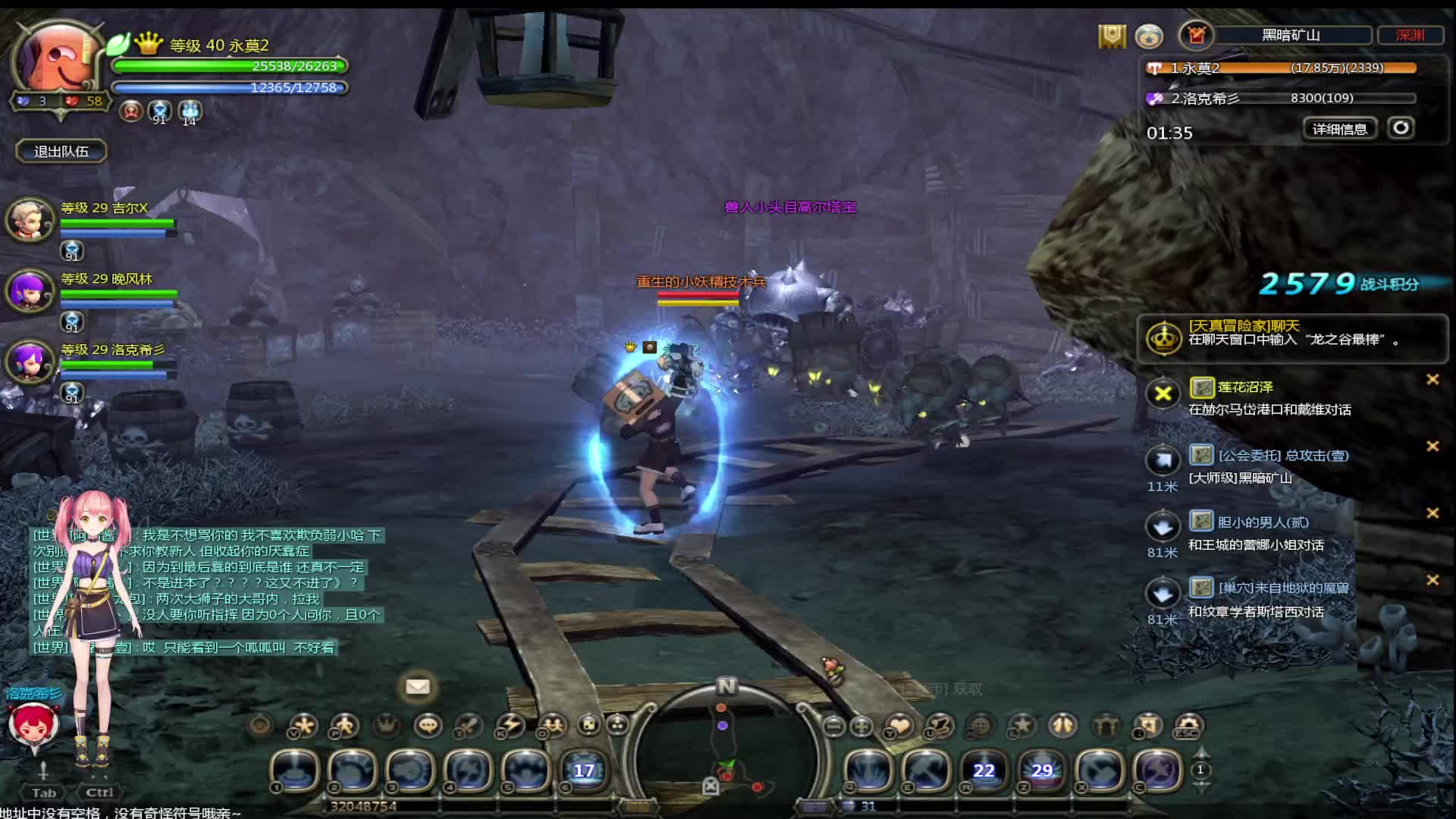1456x819 pixels.
Task: Zoom in the minimap with plus button
Action: [x=861, y=726]
